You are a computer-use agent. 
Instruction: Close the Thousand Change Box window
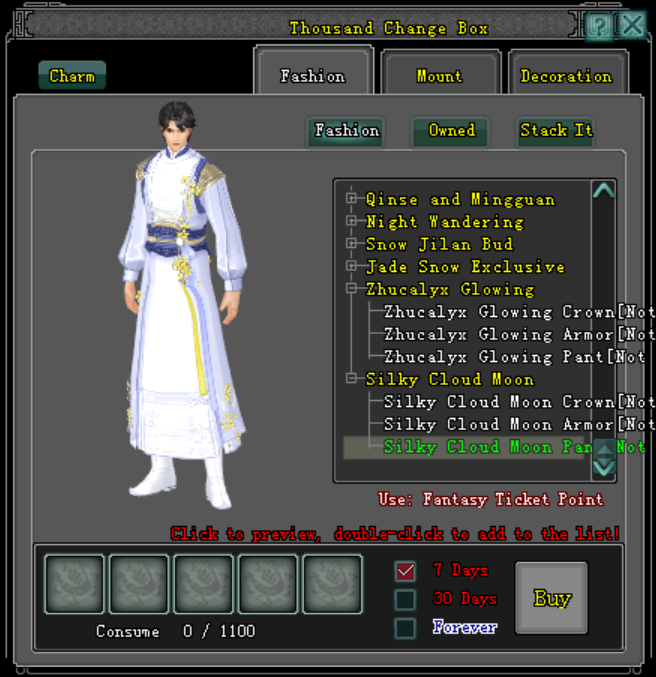631,25
